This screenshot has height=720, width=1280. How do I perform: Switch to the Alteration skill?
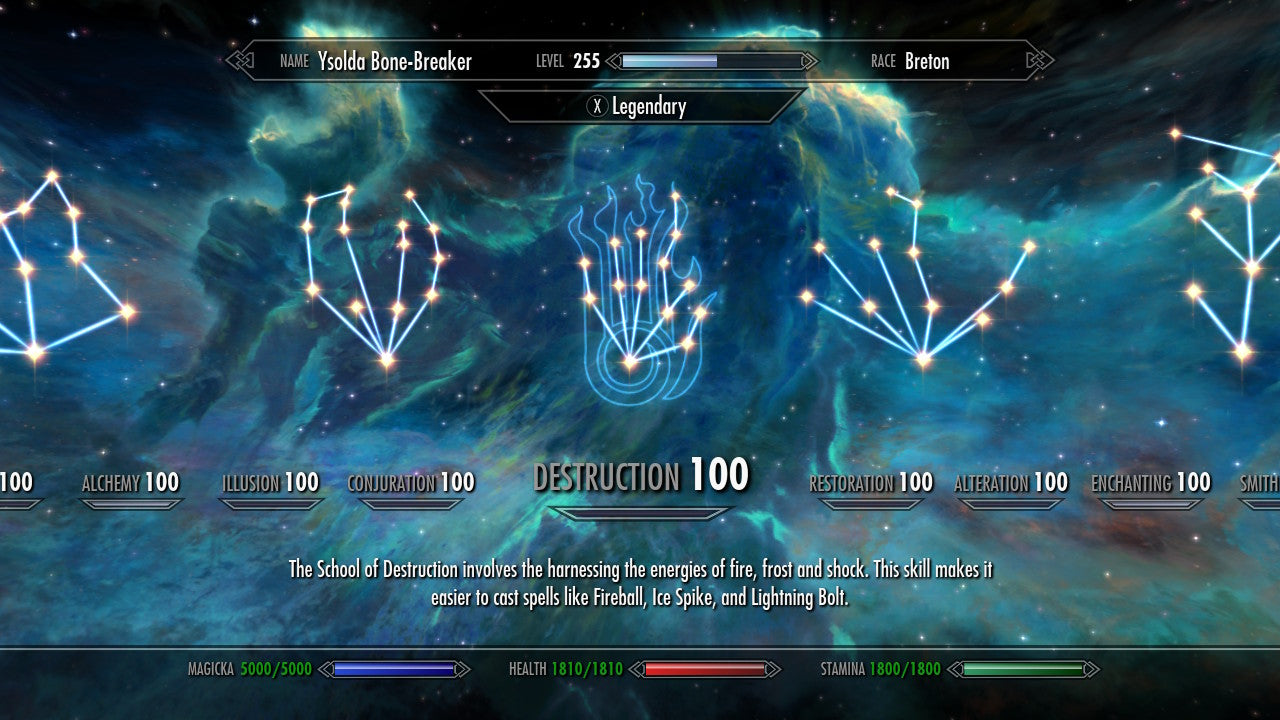[1011, 483]
